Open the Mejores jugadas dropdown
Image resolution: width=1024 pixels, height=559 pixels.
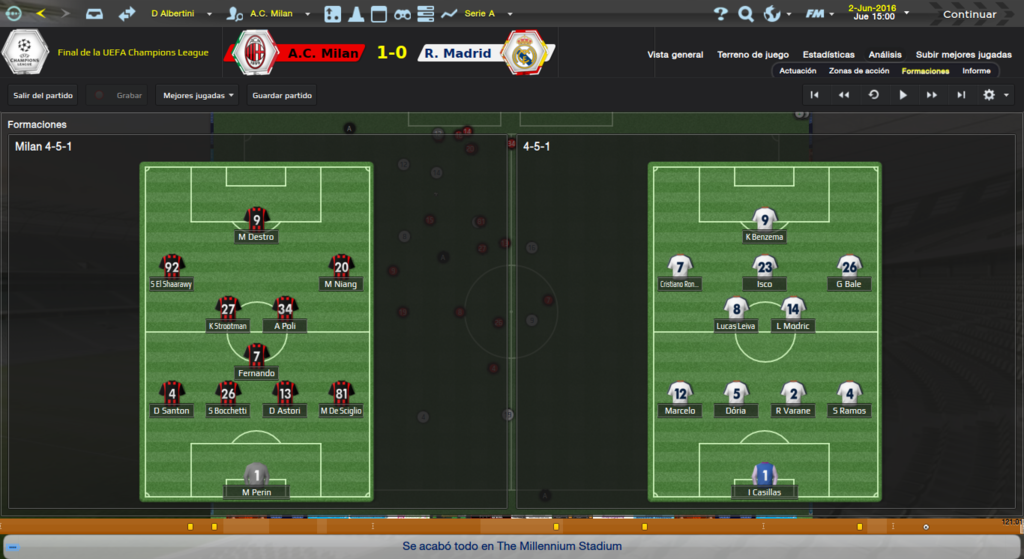click(x=198, y=96)
